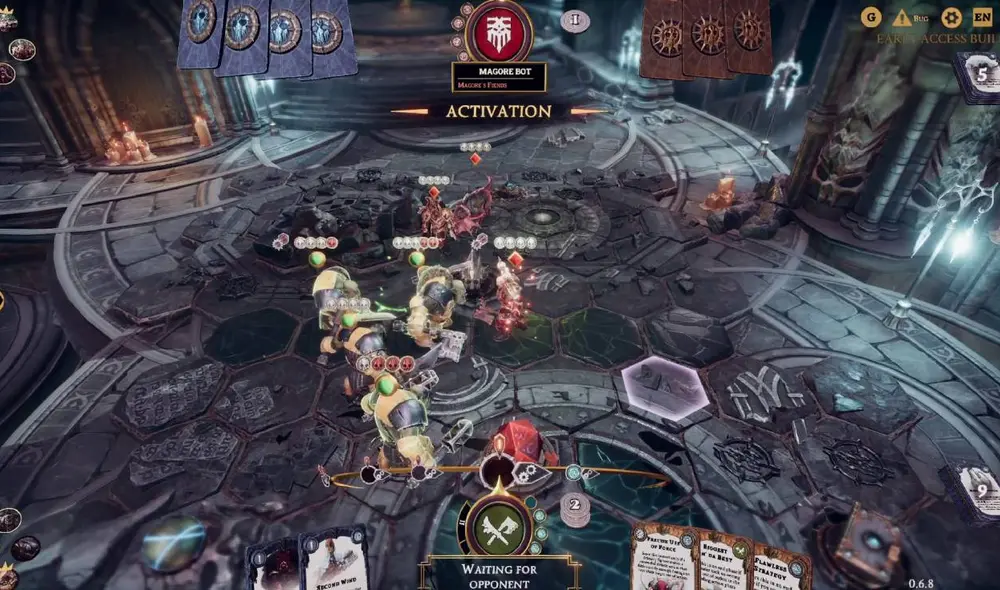This screenshot has height=590, width=1000.
Task: Open the power deck showing 5
Action: [978, 75]
